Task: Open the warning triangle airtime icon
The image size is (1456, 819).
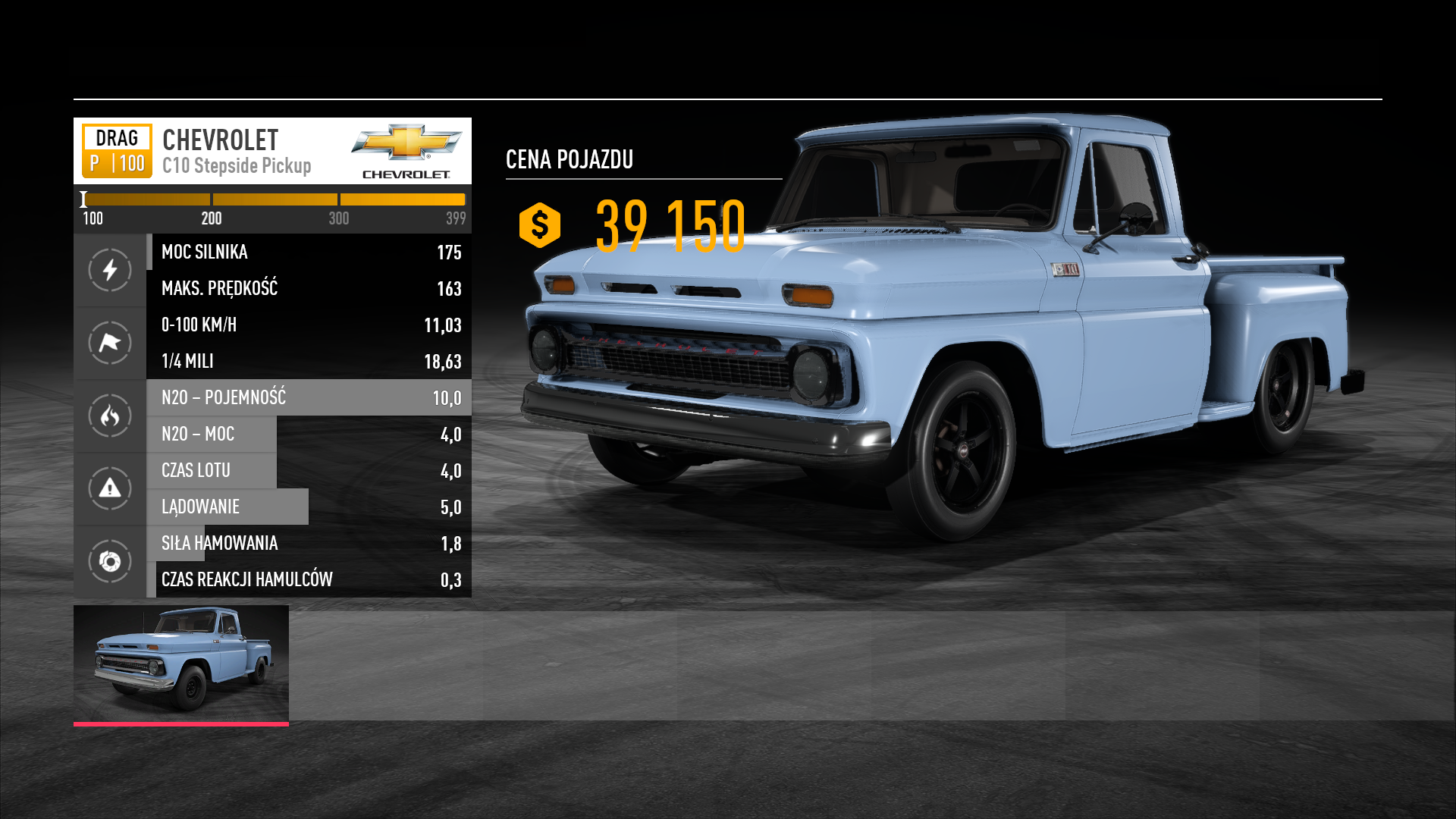Action: point(110,488)
